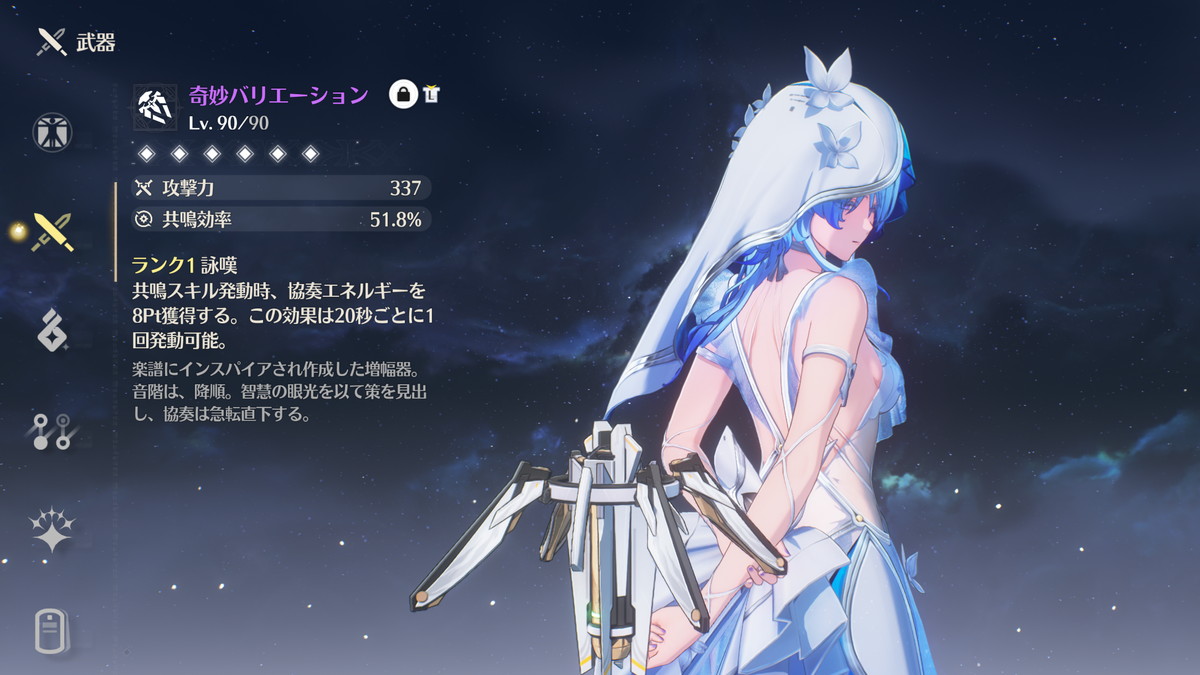Image resolution: width=1200 pixels, height=675 pixels.
Task: Click the 奇妙バリエーション weapon thumbnail
Action: coord(155,105)
